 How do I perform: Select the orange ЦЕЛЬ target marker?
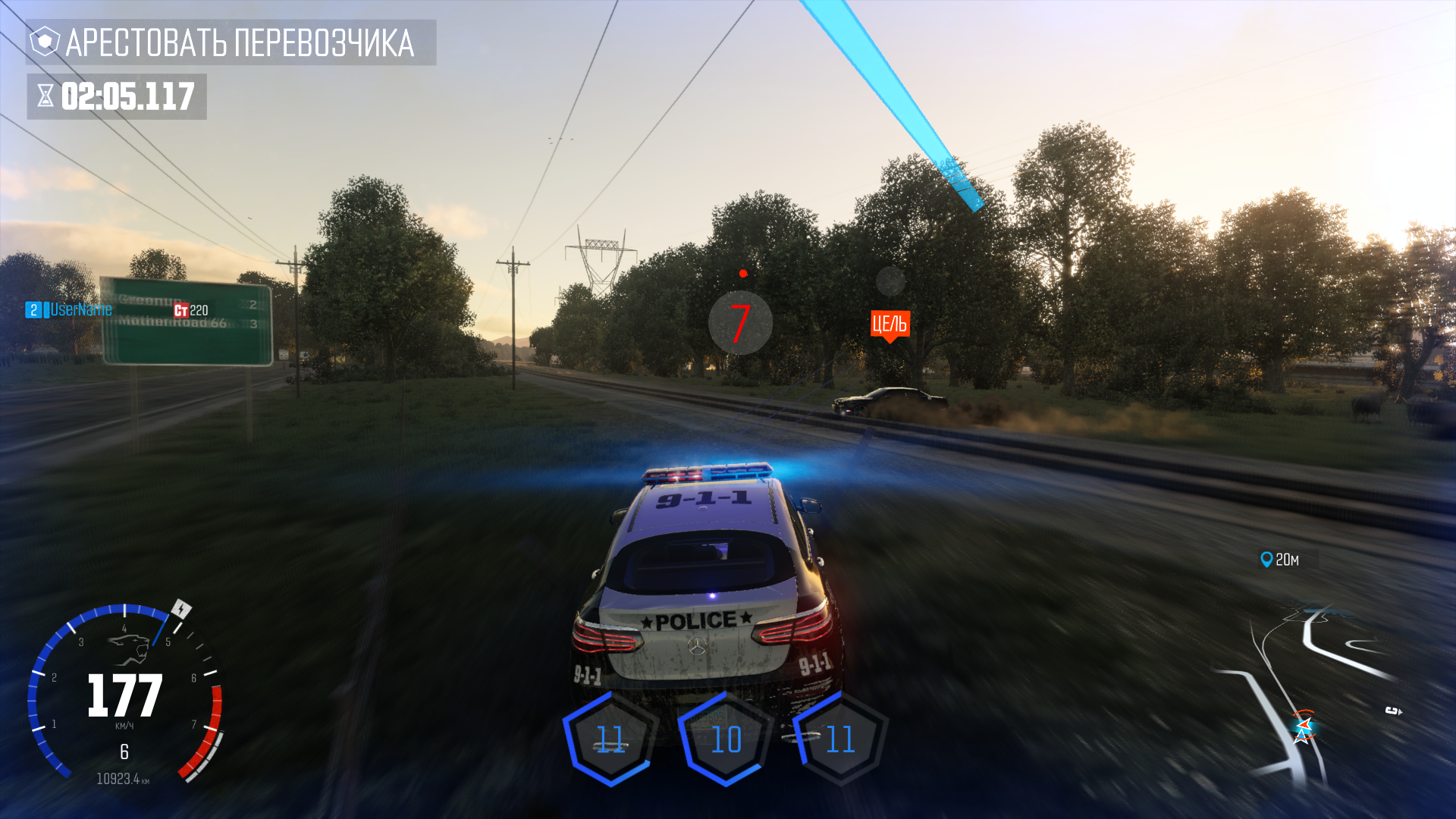890,325
